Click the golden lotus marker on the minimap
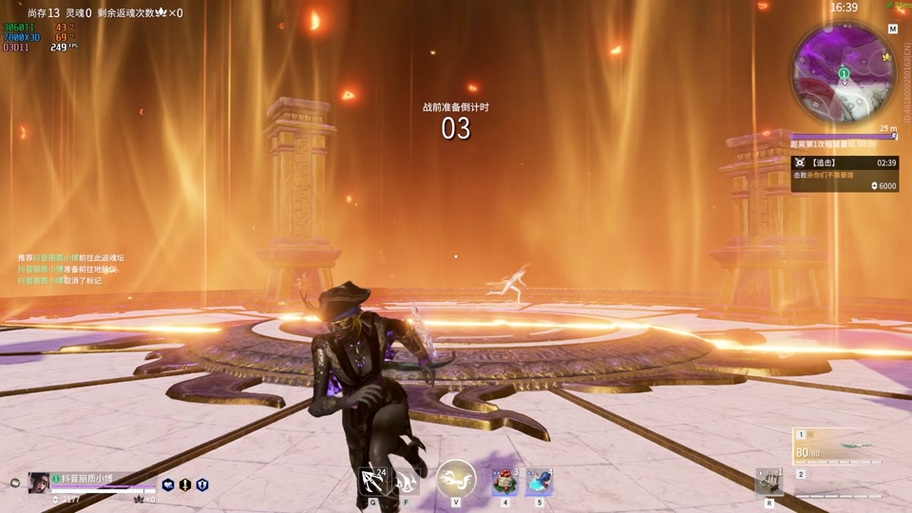This screenshot has width=912, height=513. 886,58
